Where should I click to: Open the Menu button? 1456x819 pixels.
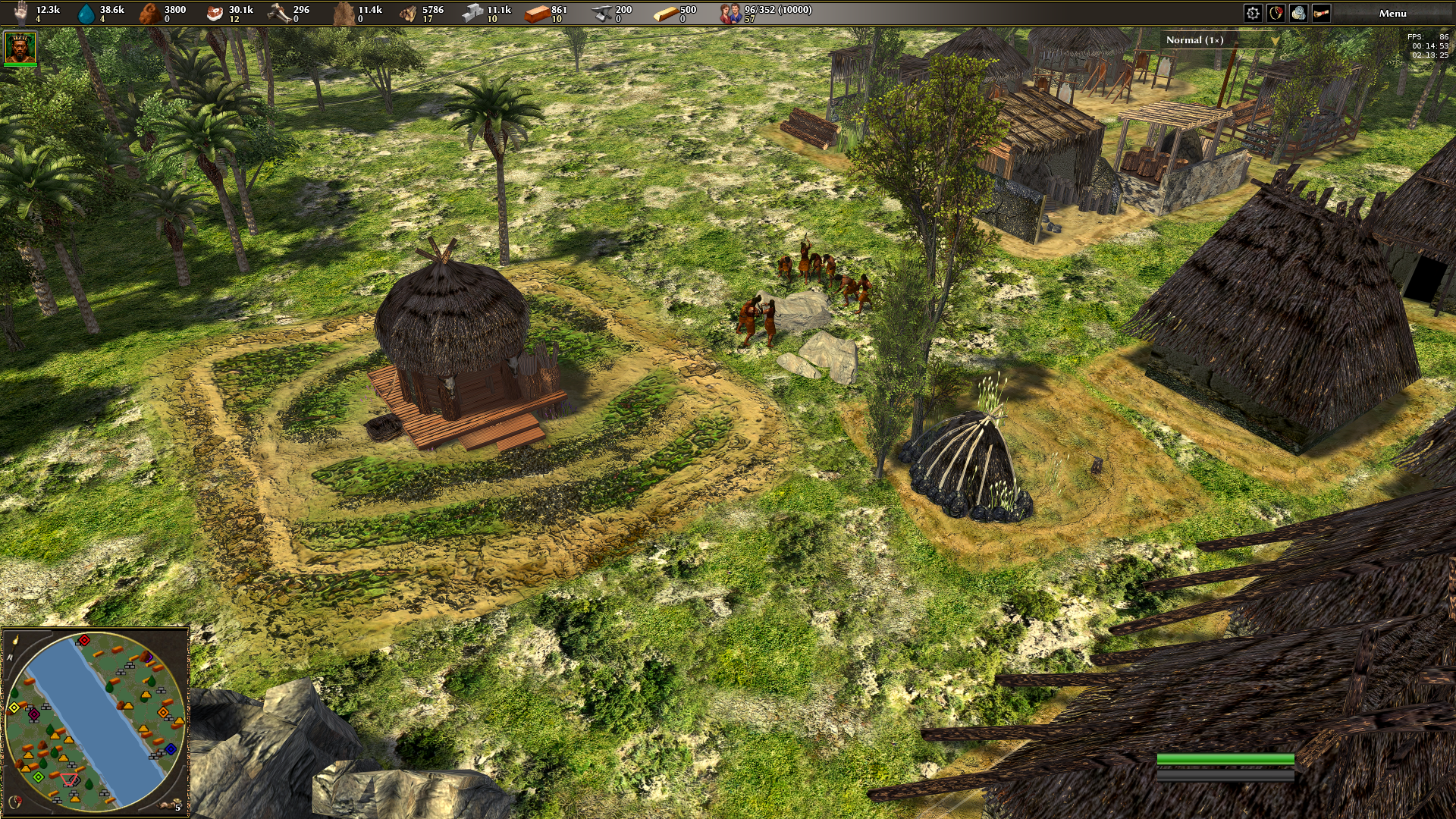(x=1392, y=13)
